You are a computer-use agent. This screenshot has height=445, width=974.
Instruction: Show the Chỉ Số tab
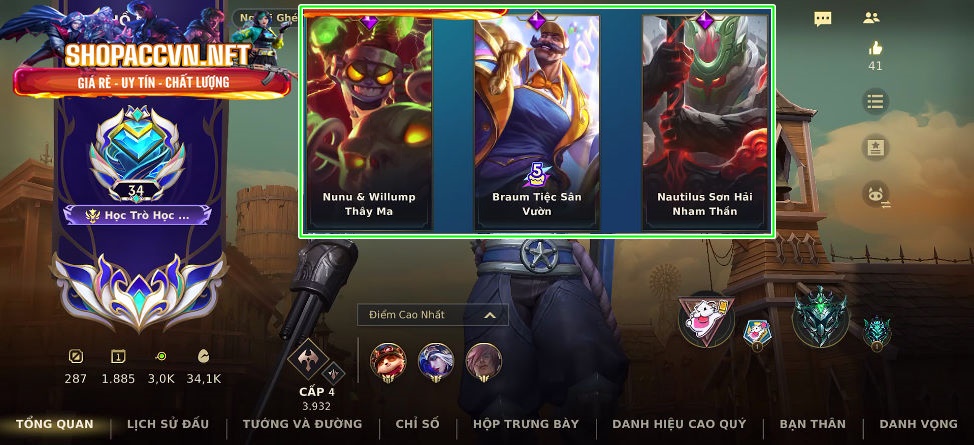coord(417,424)
